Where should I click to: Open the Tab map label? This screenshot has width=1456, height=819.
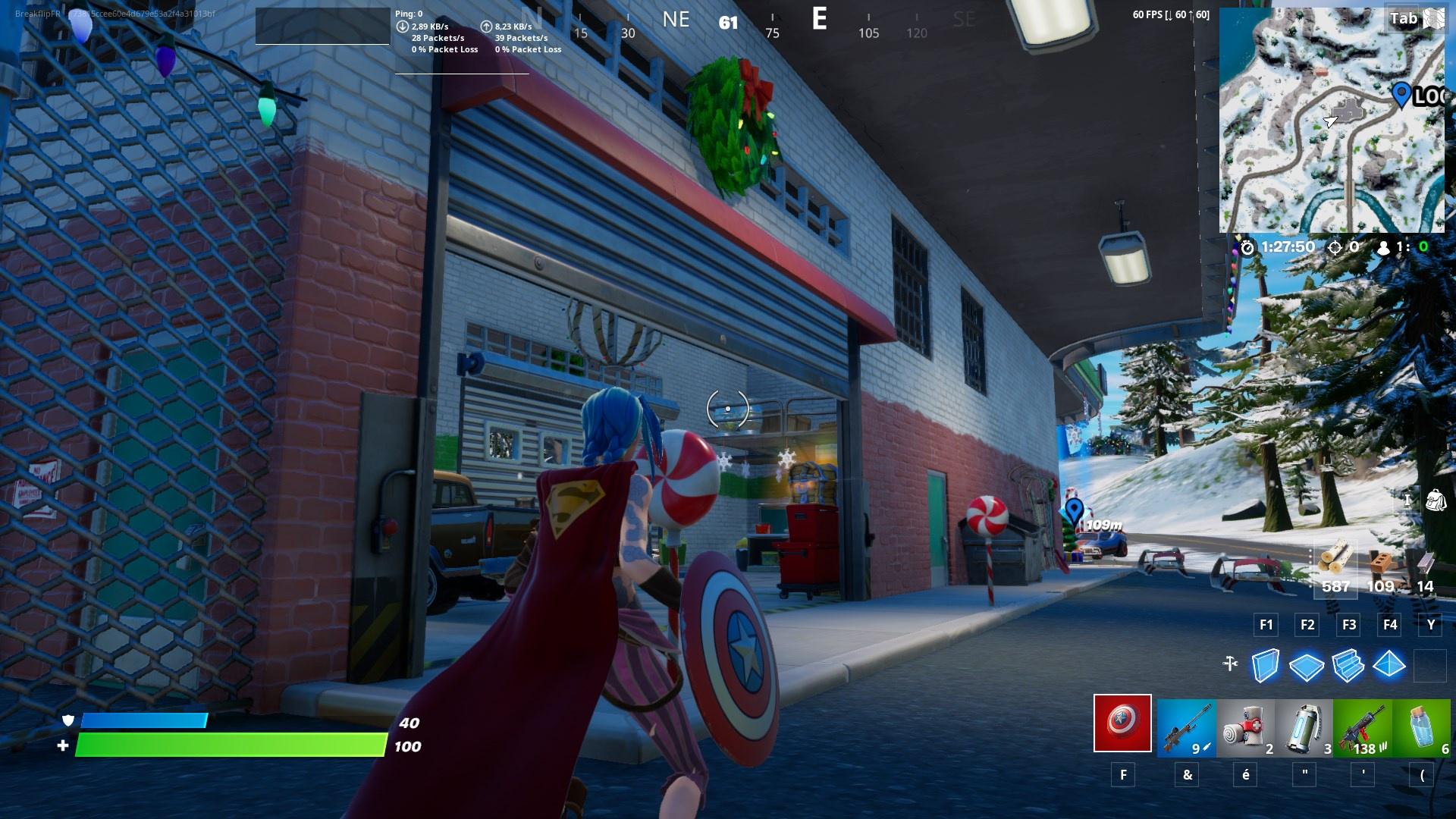pos(1405,18)
